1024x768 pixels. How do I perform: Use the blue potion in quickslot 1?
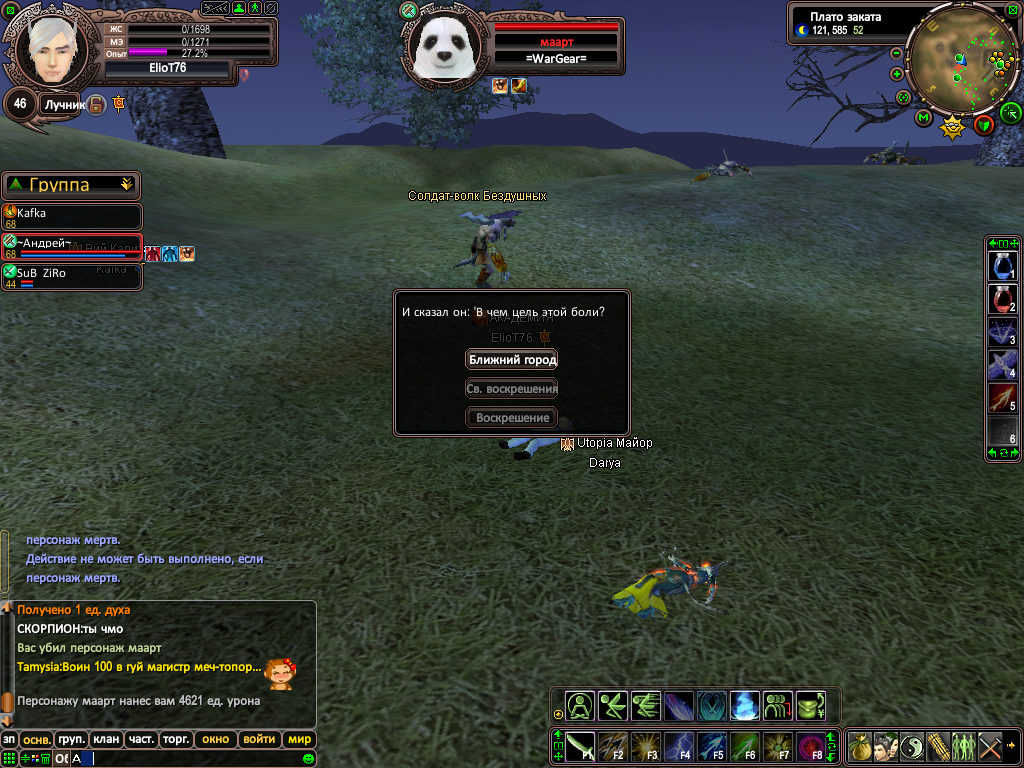point(1002,266)
